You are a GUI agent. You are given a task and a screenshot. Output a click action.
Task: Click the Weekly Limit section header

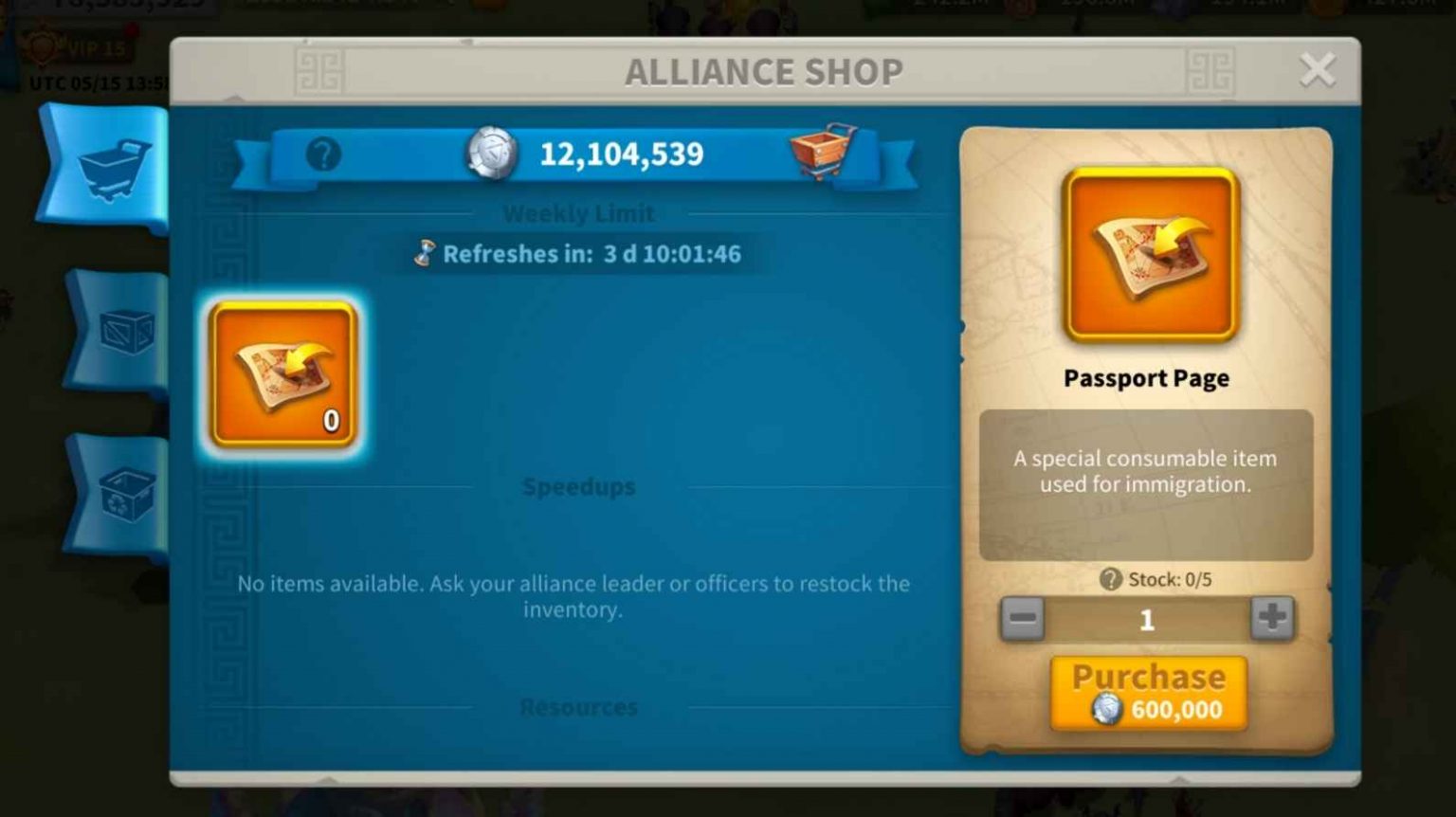pos(579,213)
